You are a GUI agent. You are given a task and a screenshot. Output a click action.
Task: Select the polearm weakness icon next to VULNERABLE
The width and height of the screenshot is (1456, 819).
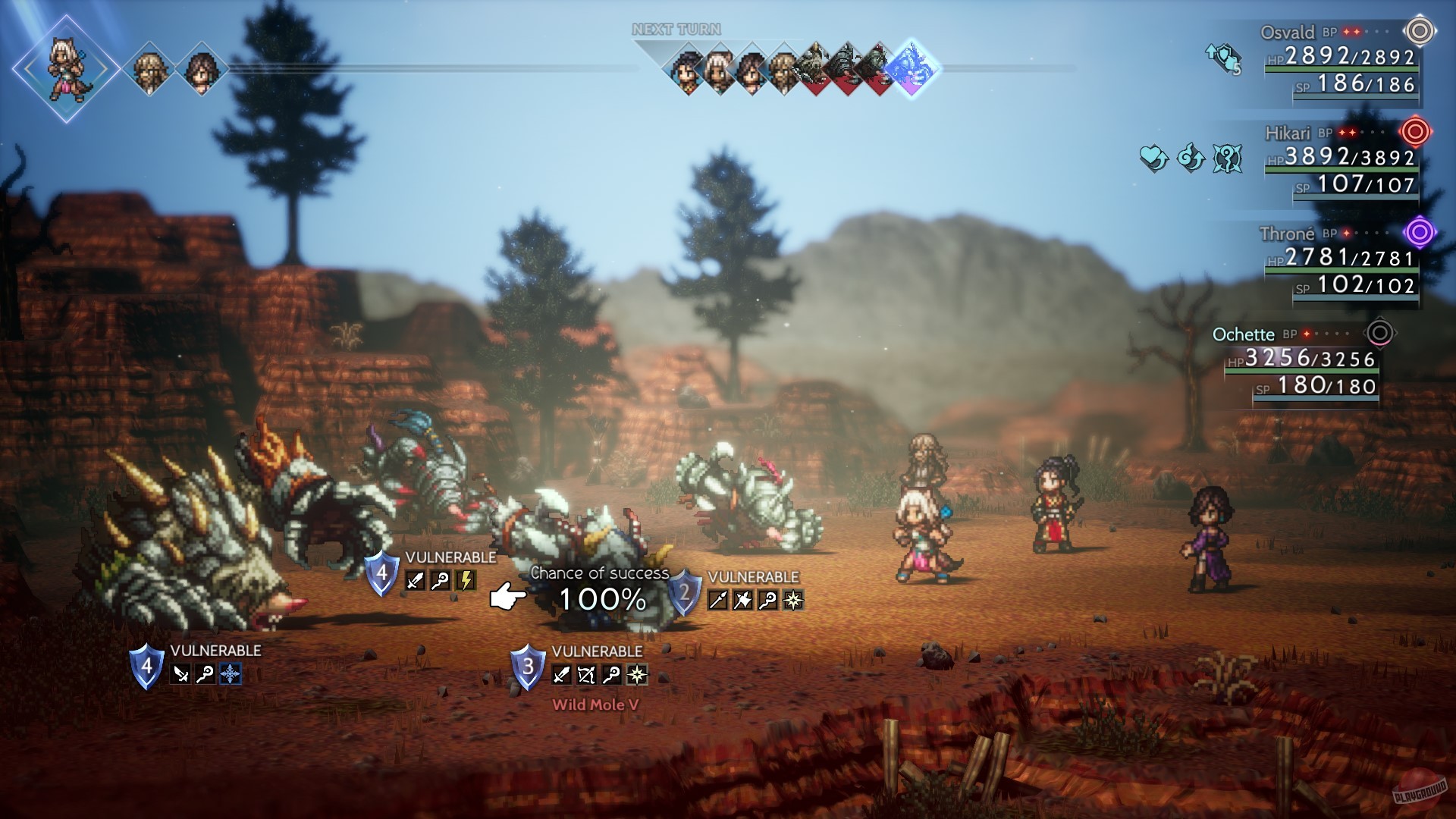[x=717, y=598]
